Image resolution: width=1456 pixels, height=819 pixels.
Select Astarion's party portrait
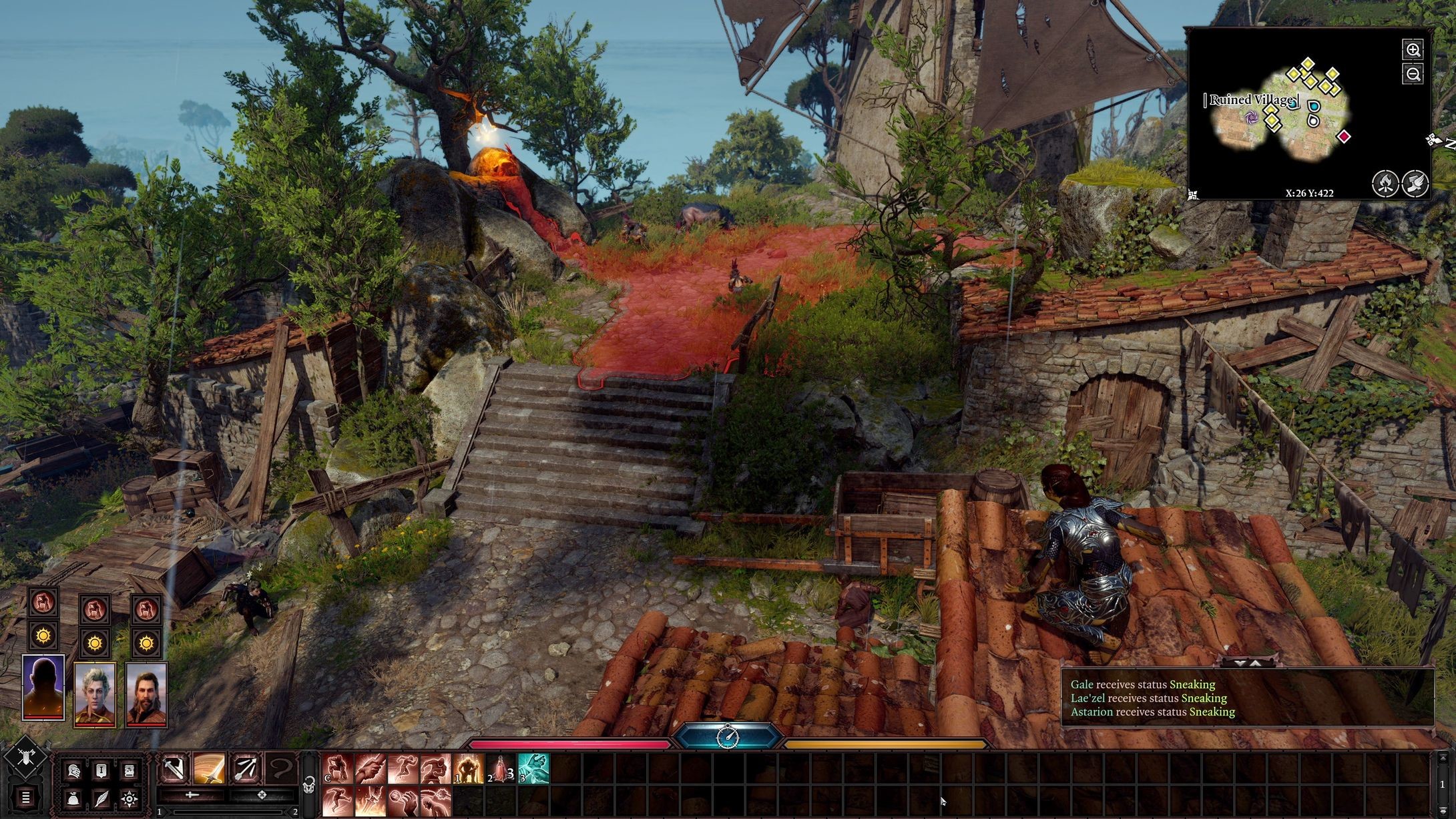95,694
